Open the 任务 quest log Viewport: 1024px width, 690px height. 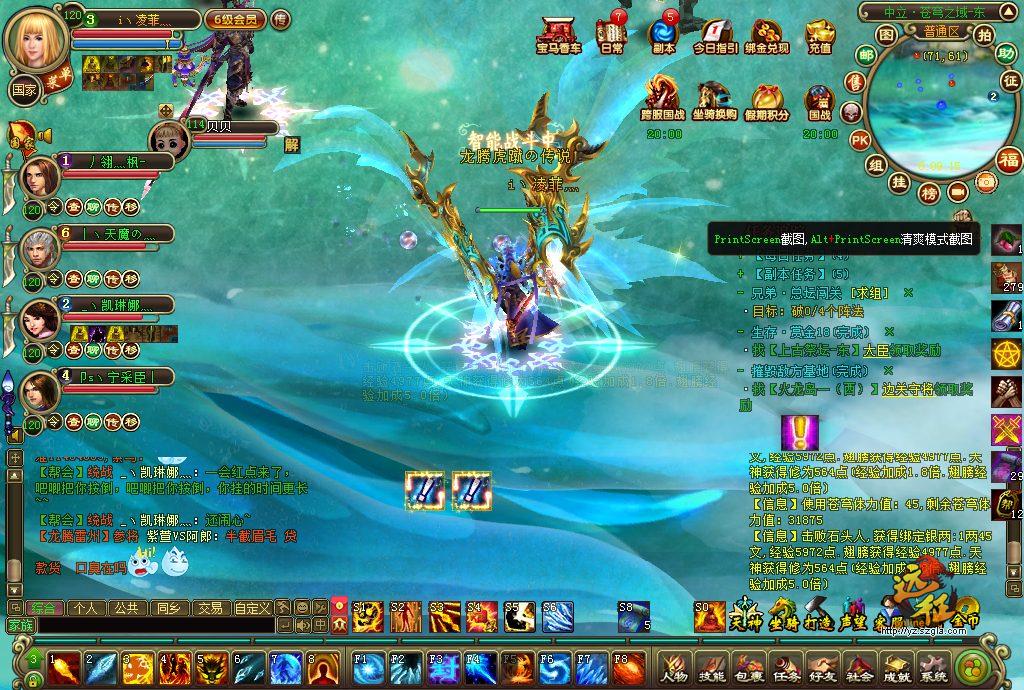[785, 667]
